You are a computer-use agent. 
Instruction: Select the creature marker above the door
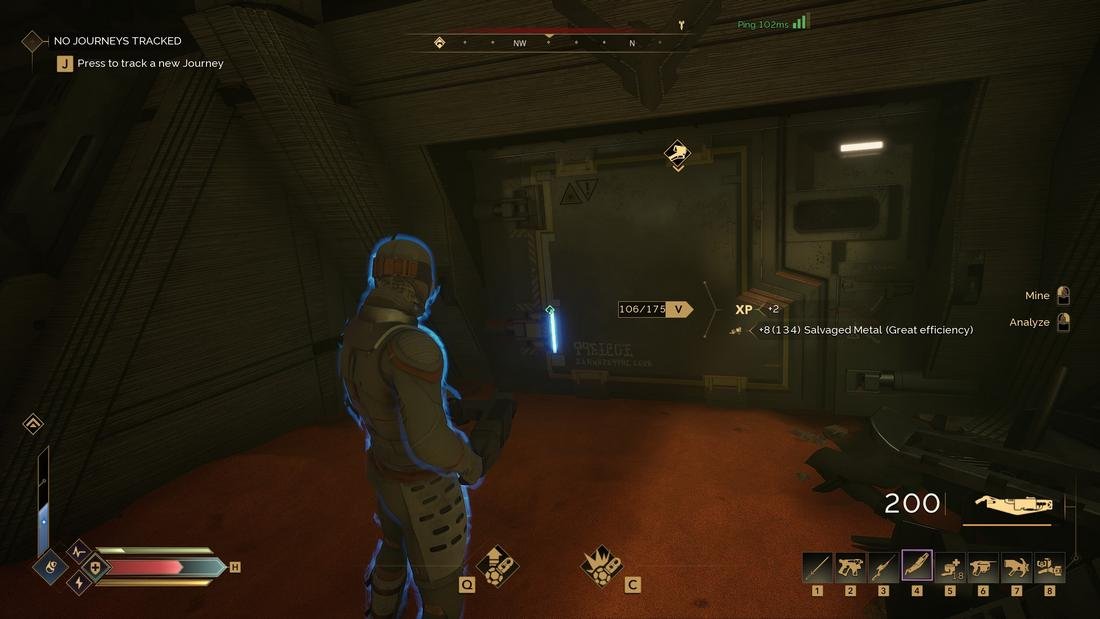pos(677,153)
